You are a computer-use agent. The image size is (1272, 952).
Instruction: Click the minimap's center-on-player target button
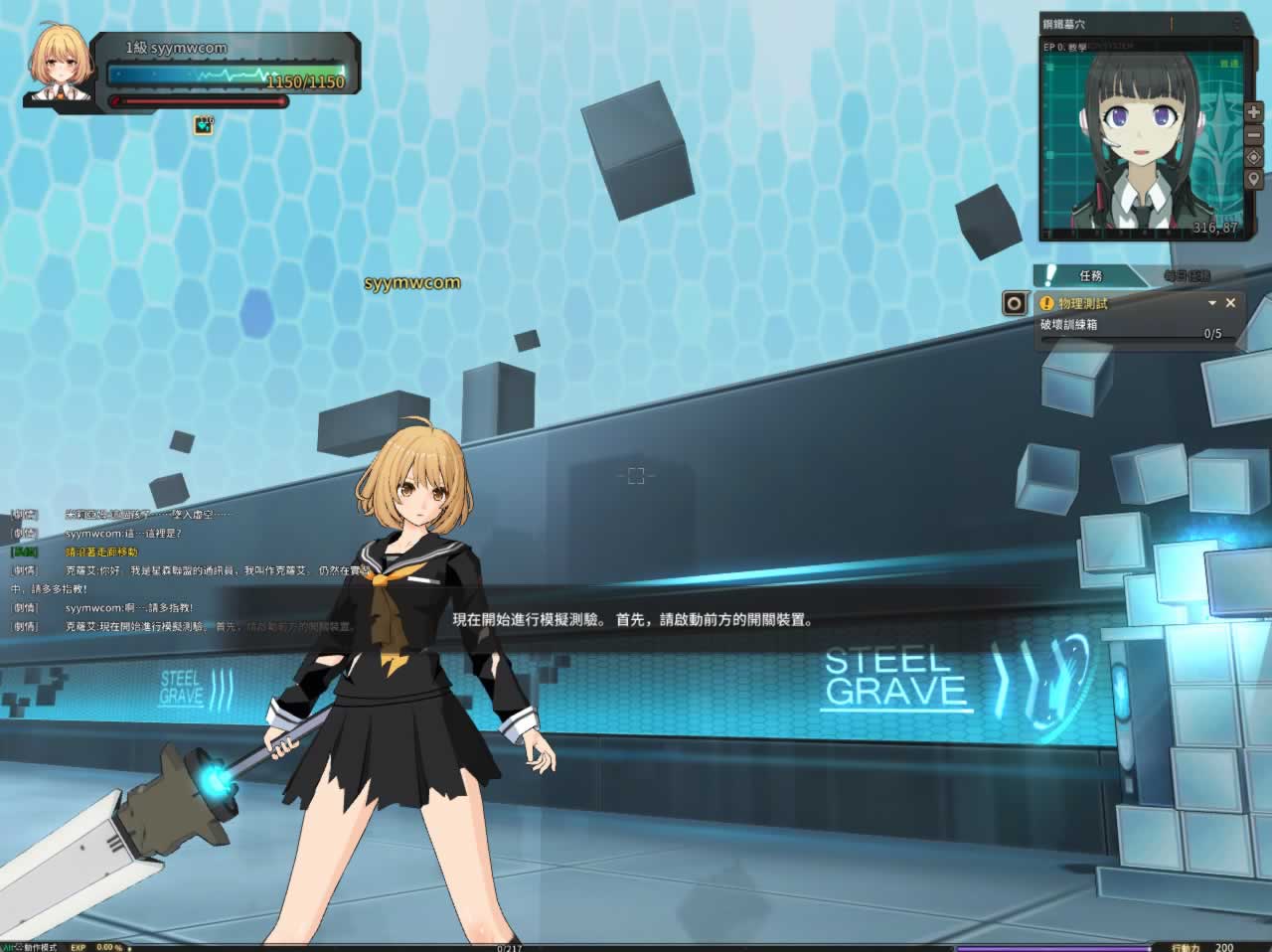click(1253, 158)
